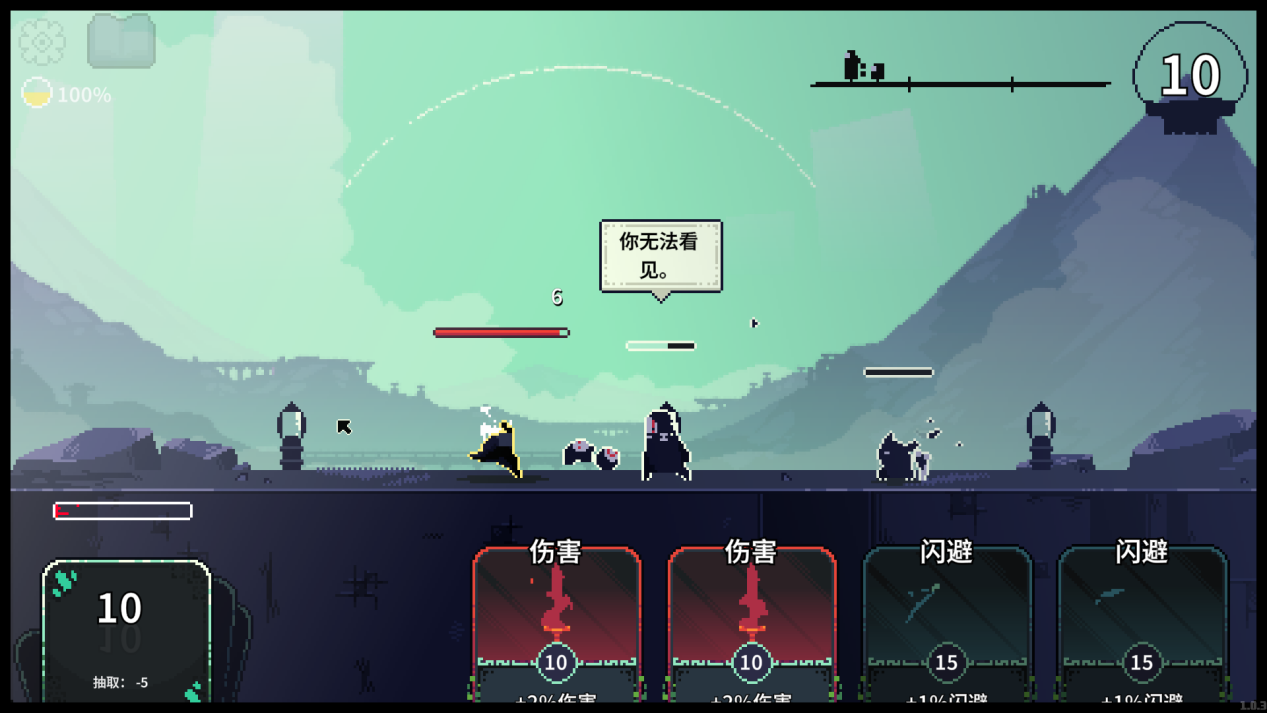The height and width of the screenshot is (713, 1267).
Task: Open the book journal icon
Action: point(121,42)
